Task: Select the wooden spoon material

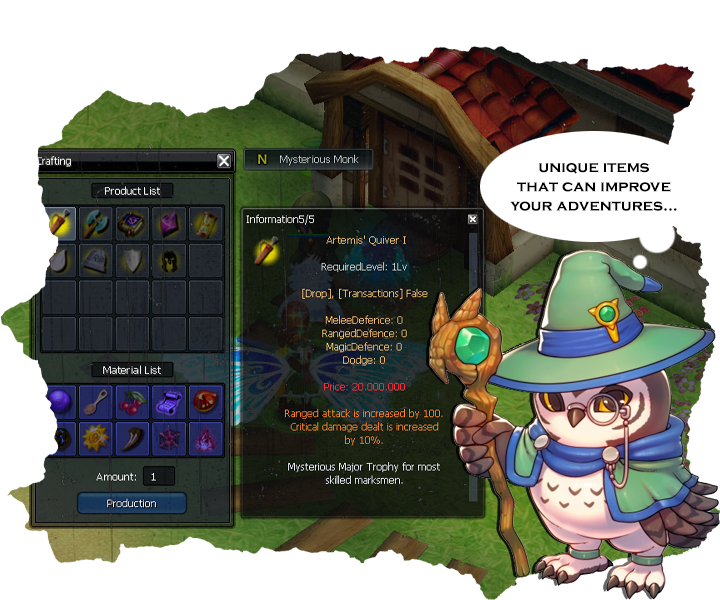Action: pyautogui.click(x=96, y=402)
